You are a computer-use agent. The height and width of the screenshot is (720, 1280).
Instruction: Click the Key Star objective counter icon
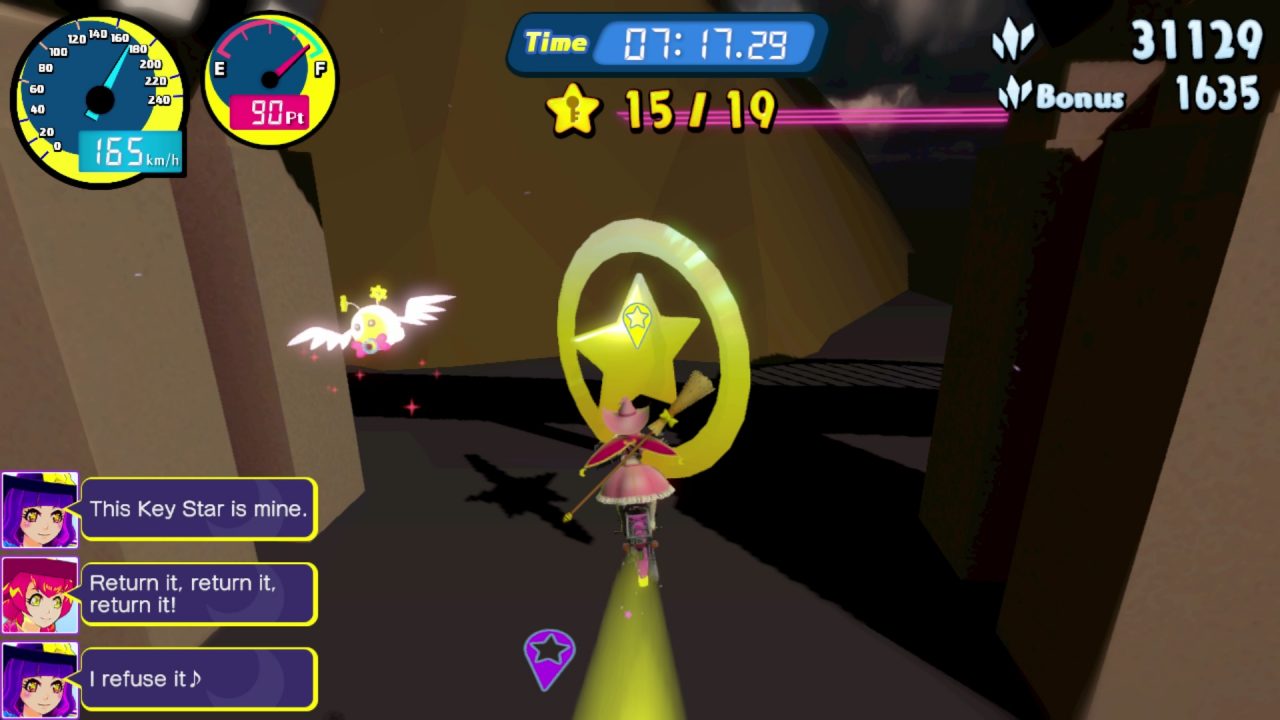573,110
